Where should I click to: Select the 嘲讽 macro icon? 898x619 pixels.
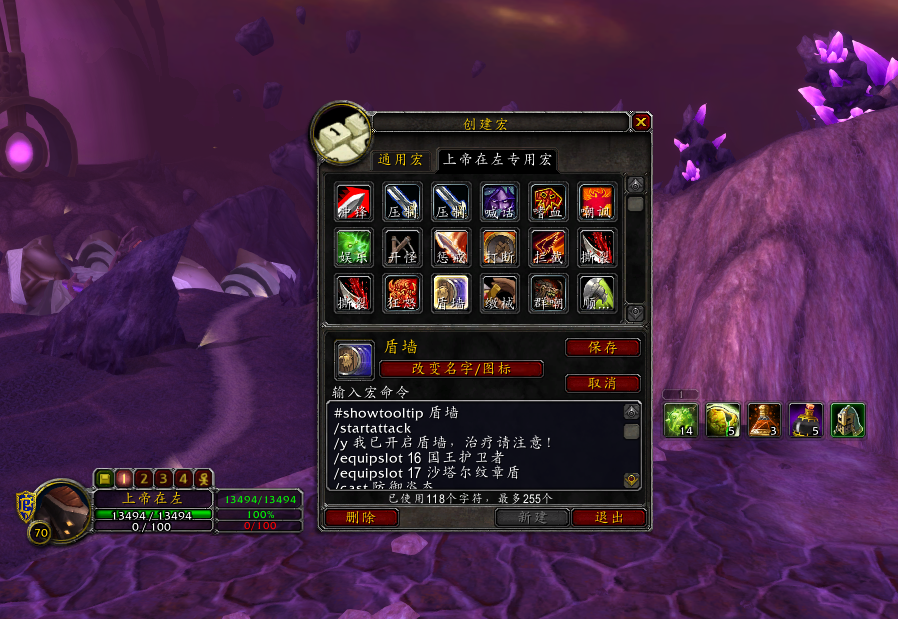(x=596, y=200)
